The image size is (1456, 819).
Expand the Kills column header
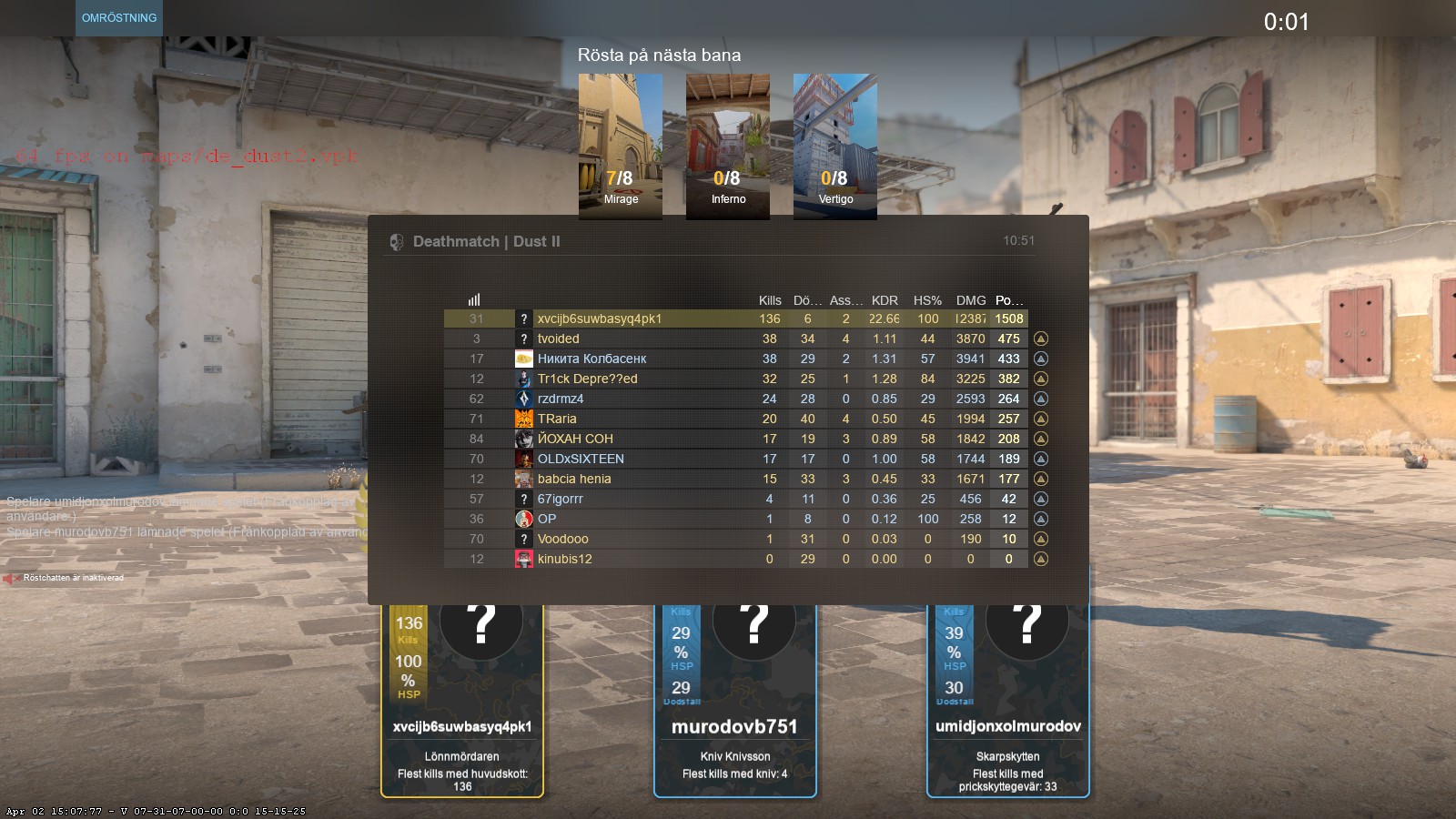click(x=770, y=300)
